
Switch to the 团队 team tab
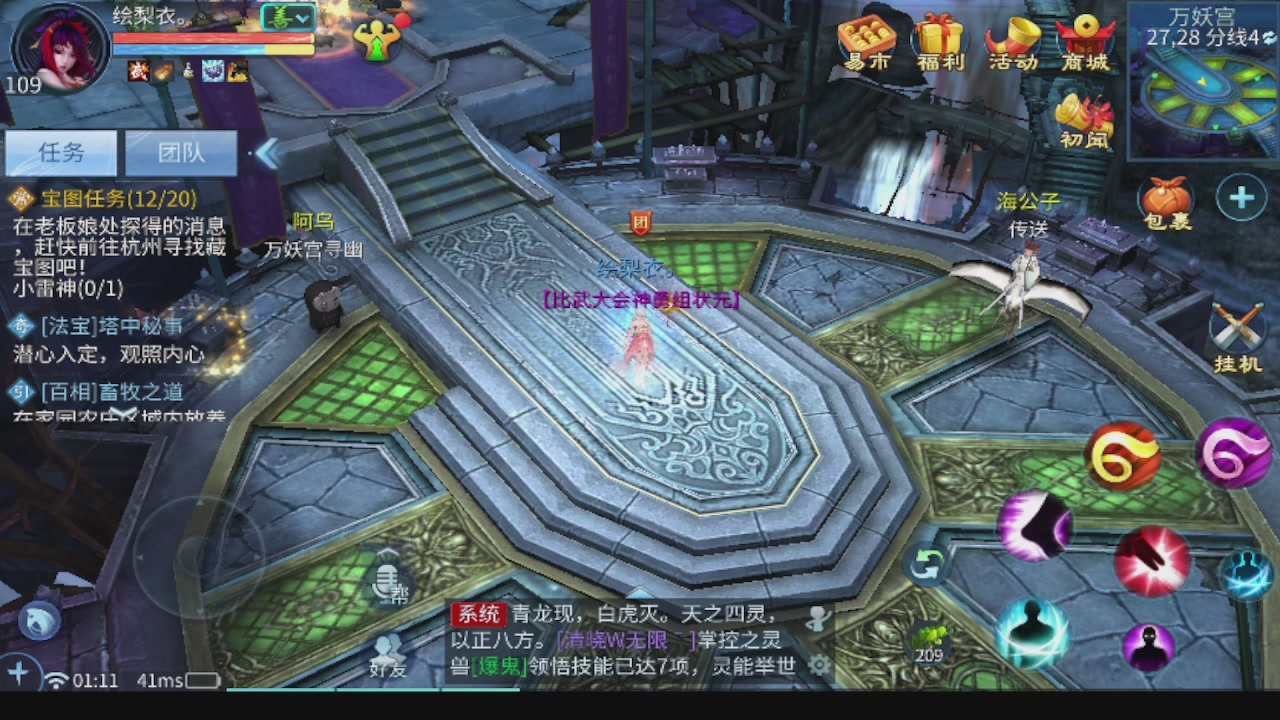pos(180,152)
